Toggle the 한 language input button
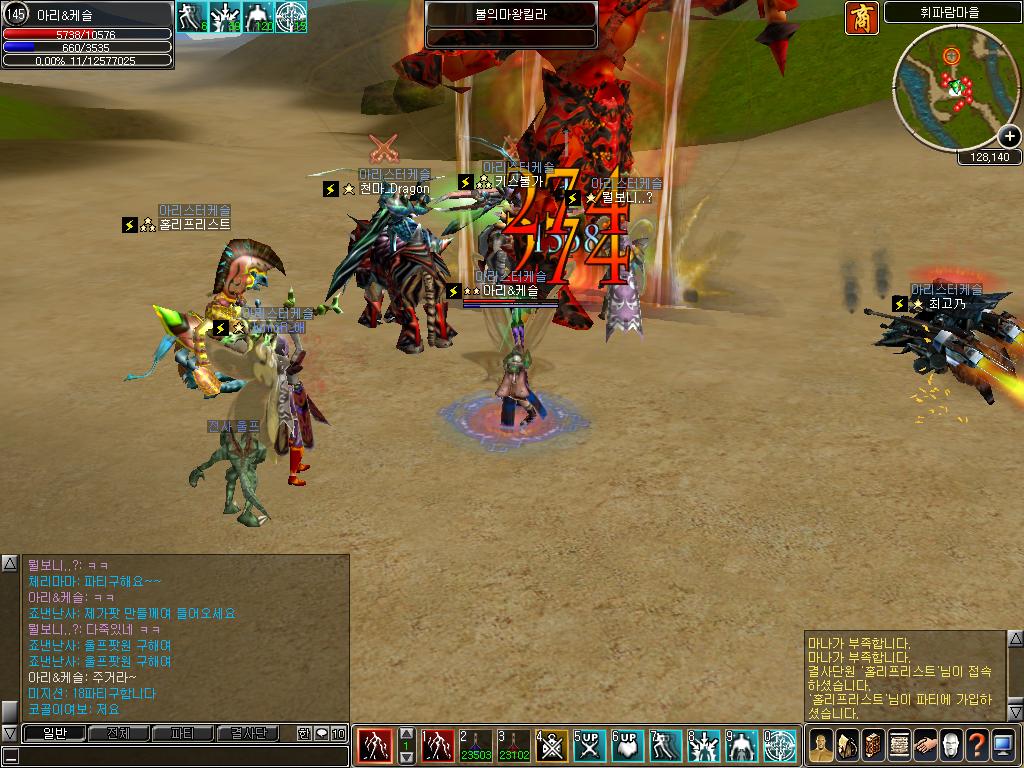Viewport: 1024px width, 768px height. pos(304,733)
